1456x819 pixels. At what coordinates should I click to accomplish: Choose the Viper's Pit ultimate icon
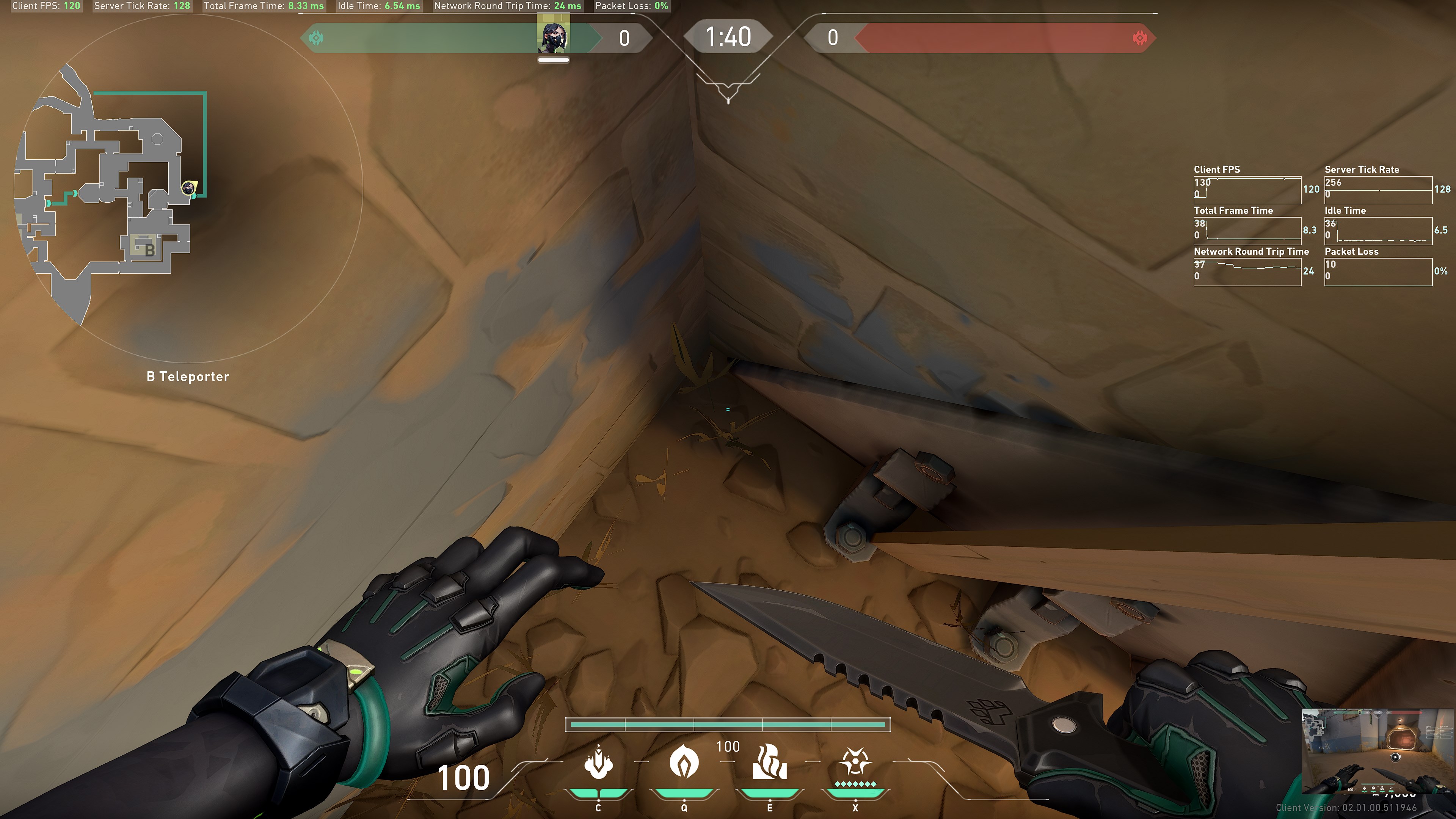coord(855,761)
